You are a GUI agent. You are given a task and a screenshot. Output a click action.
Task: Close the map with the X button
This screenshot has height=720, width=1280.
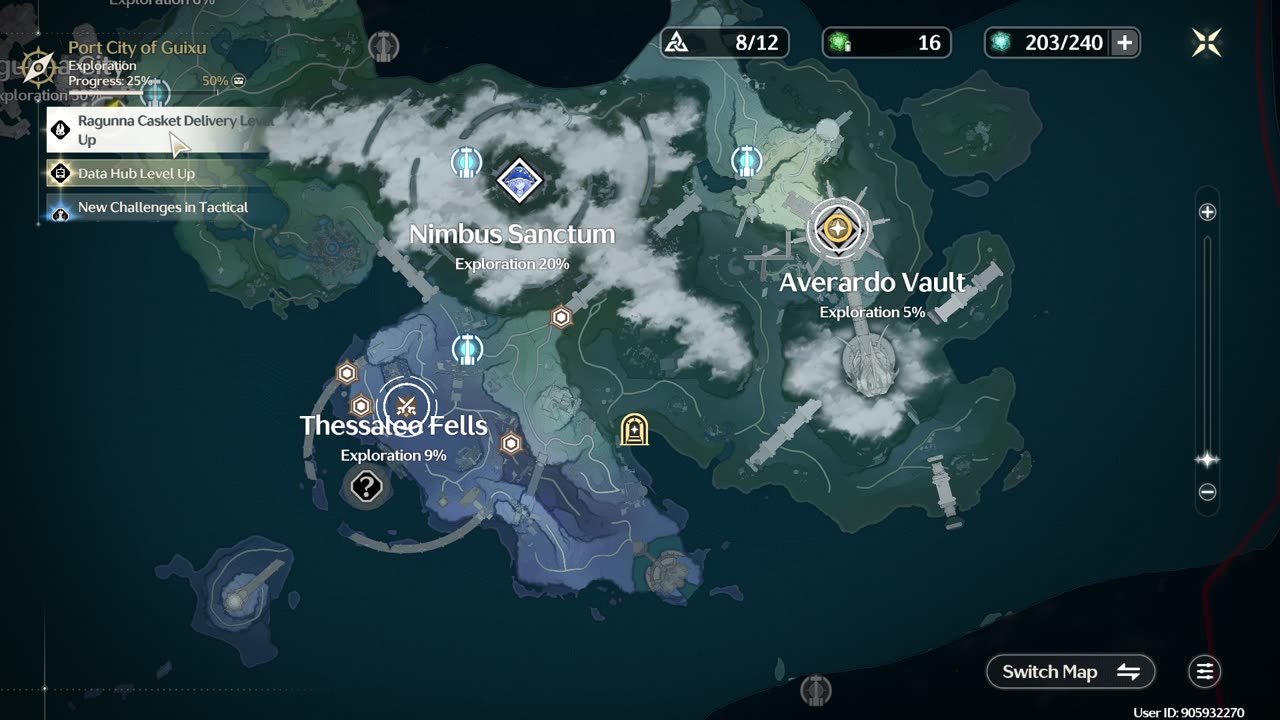[x=1206, y=42]
